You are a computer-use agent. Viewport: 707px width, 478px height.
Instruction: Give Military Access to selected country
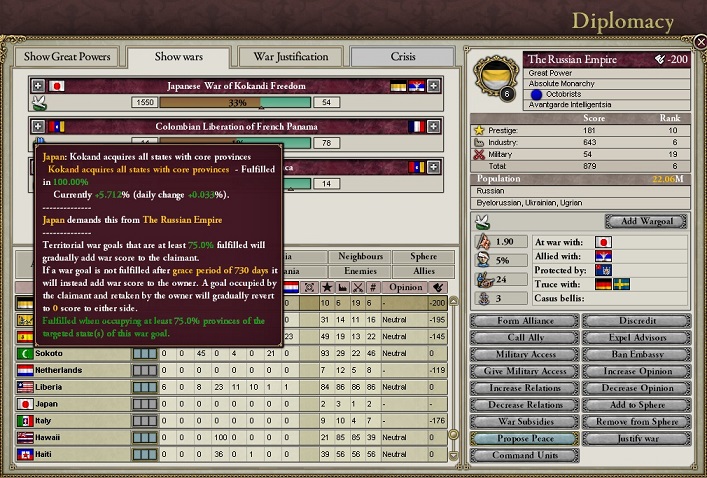coord(525,372)
